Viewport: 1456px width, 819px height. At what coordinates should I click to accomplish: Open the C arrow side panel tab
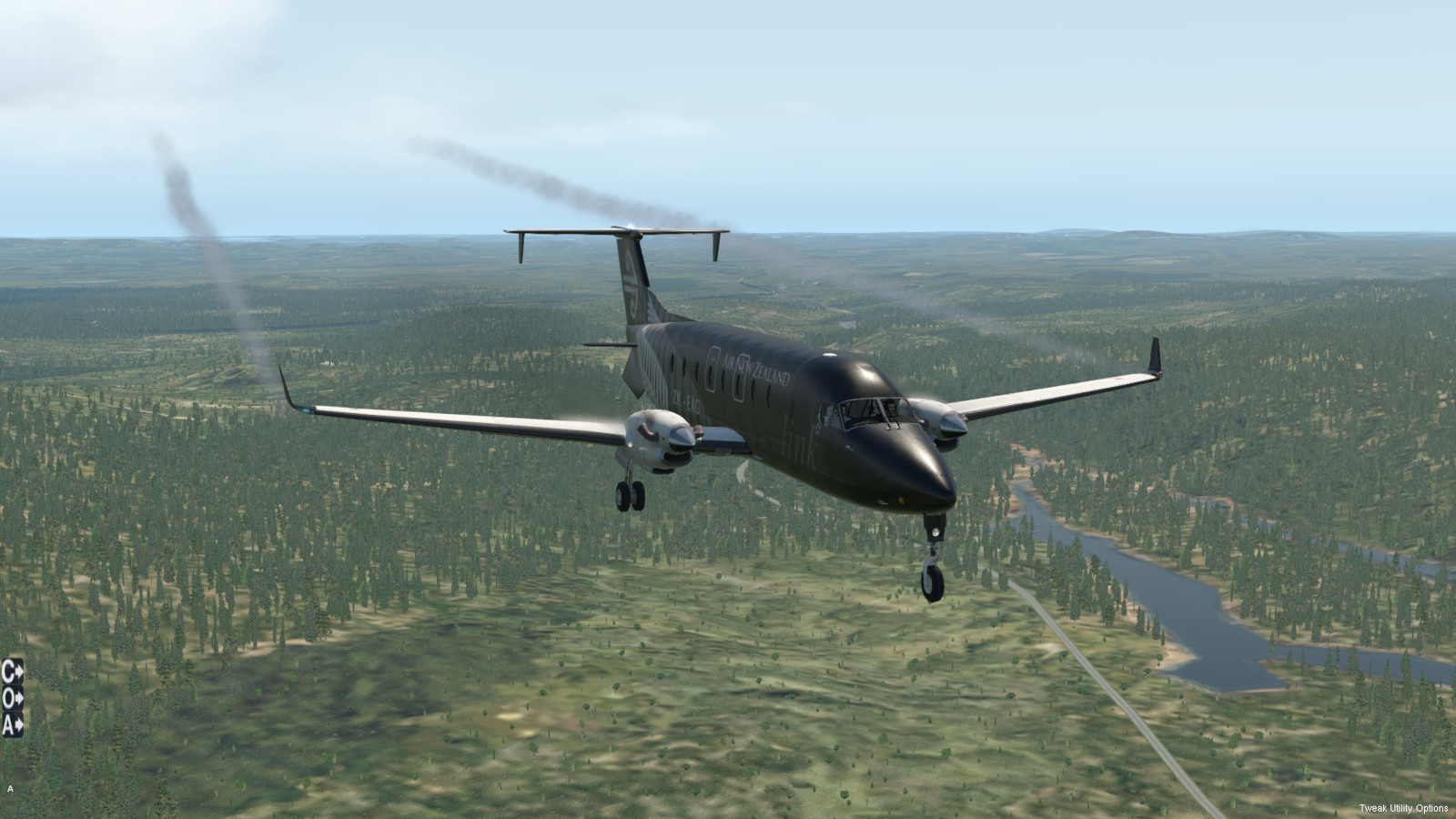coord(12,672)
